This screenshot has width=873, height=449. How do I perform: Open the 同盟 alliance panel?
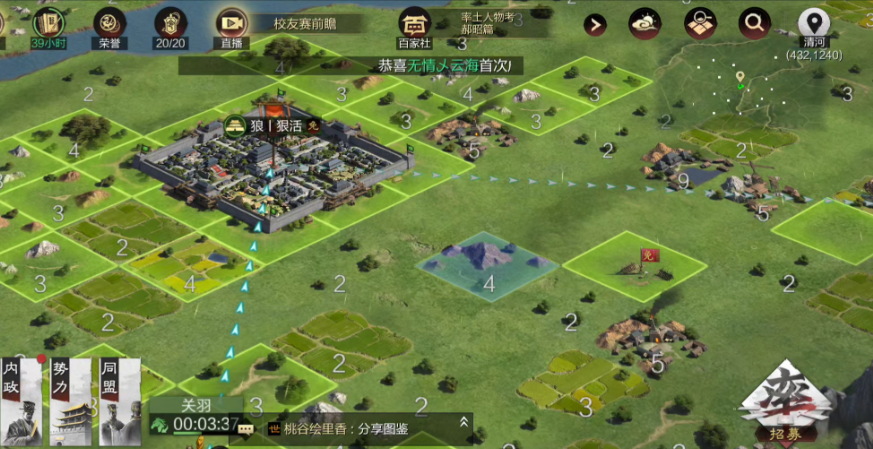(120, 399)
